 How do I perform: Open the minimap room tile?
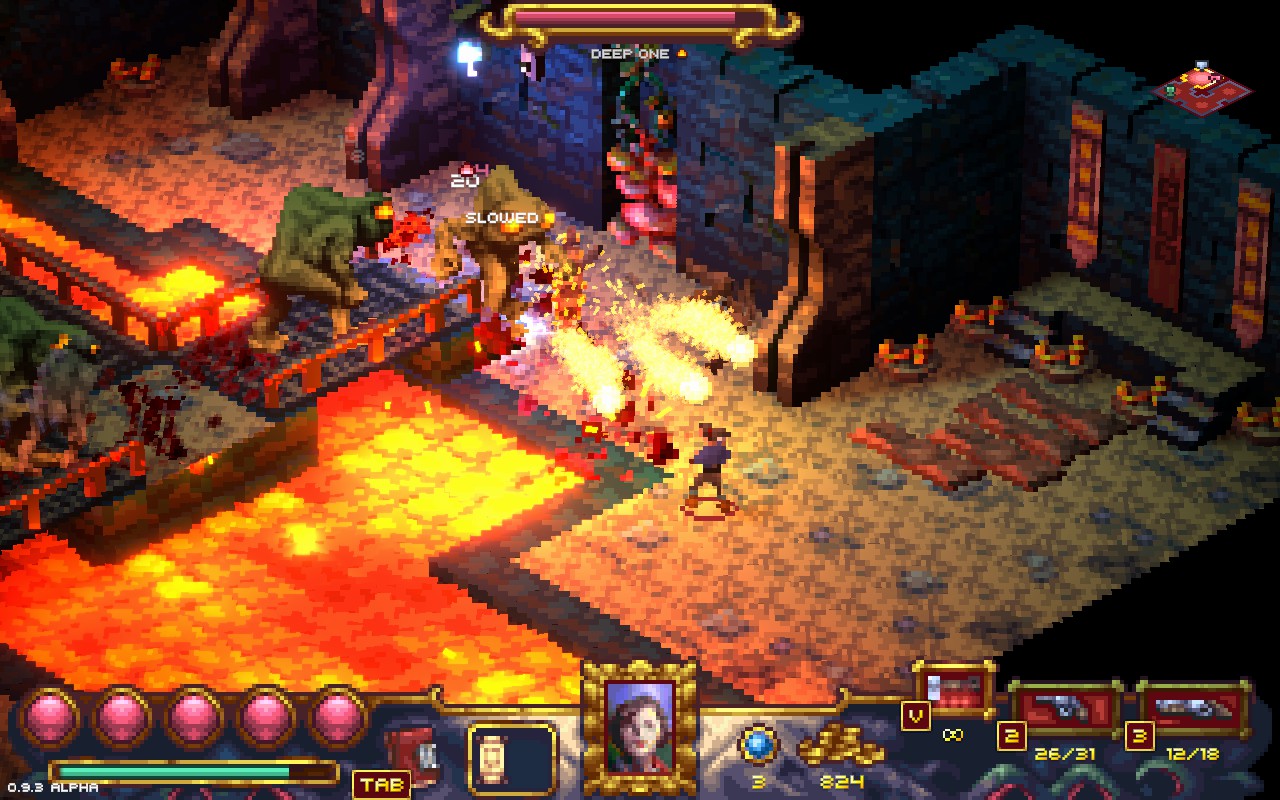tap(1205, 87)
